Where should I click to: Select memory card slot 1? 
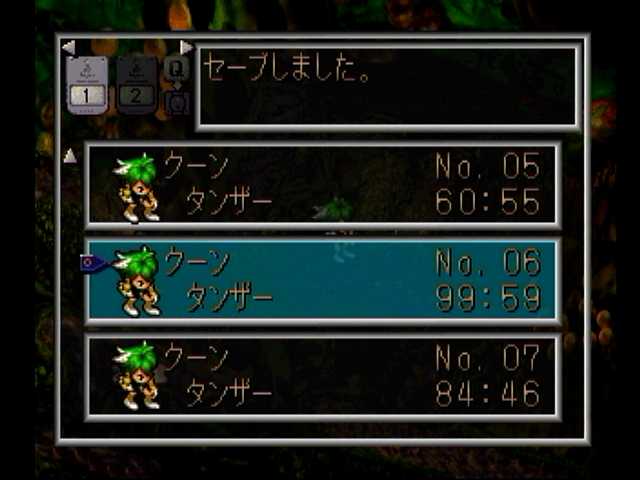point(87,85)
